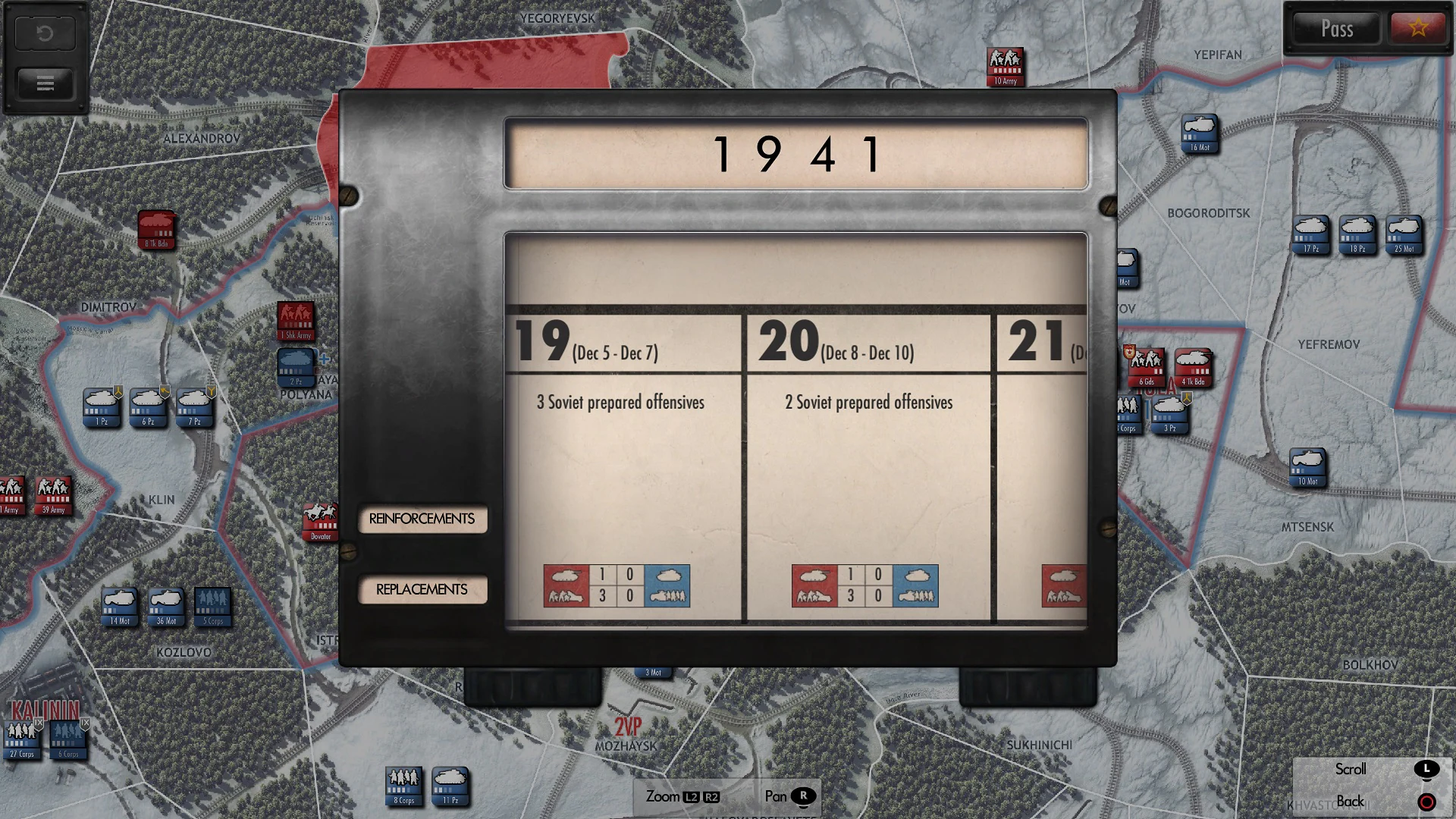Open the Reinforcements panel
Viewport: 1456px width, 819px height.
click(x=422, y=519)
